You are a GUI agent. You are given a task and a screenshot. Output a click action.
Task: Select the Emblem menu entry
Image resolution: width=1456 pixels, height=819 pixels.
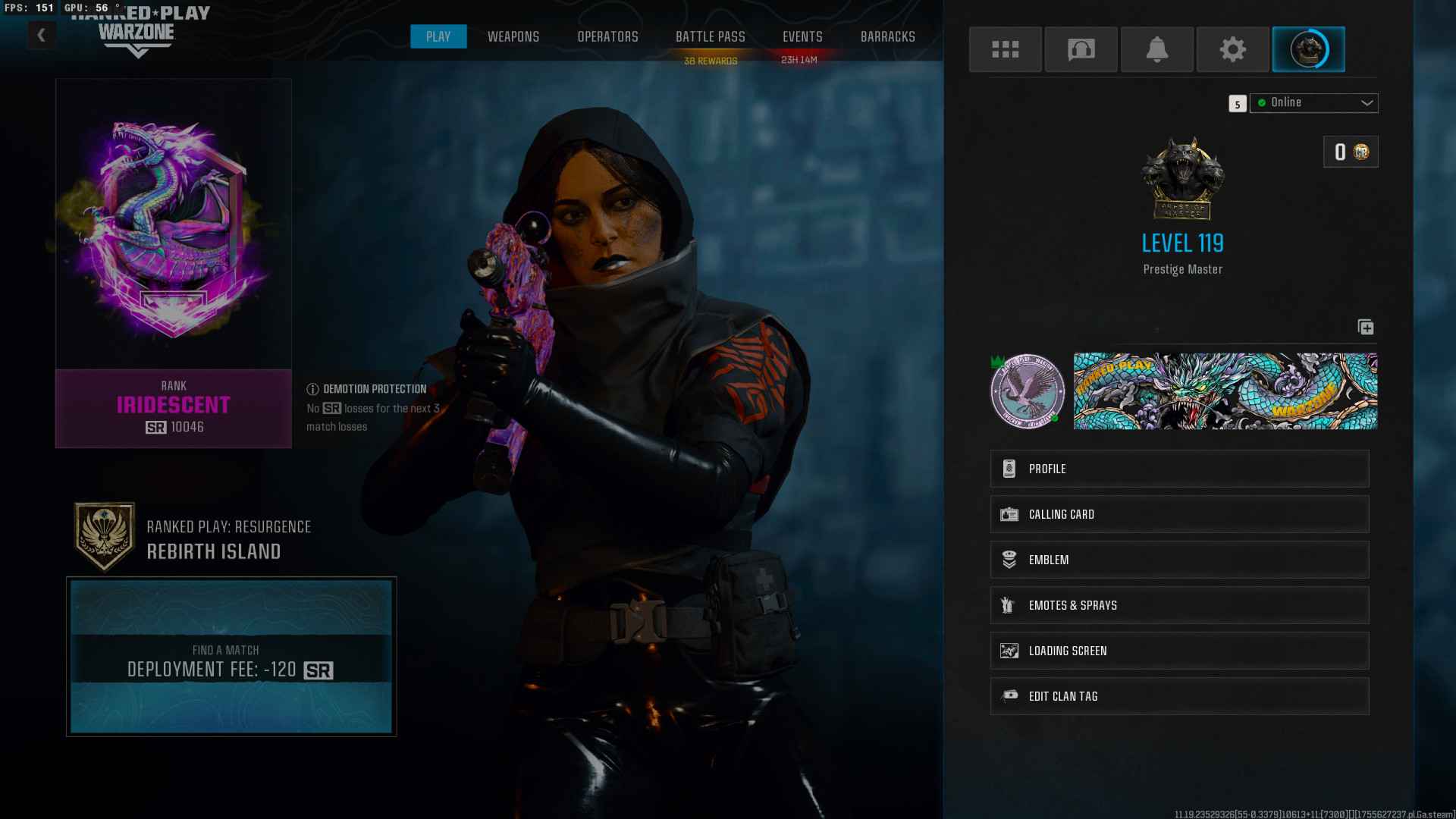[1179, 560]
